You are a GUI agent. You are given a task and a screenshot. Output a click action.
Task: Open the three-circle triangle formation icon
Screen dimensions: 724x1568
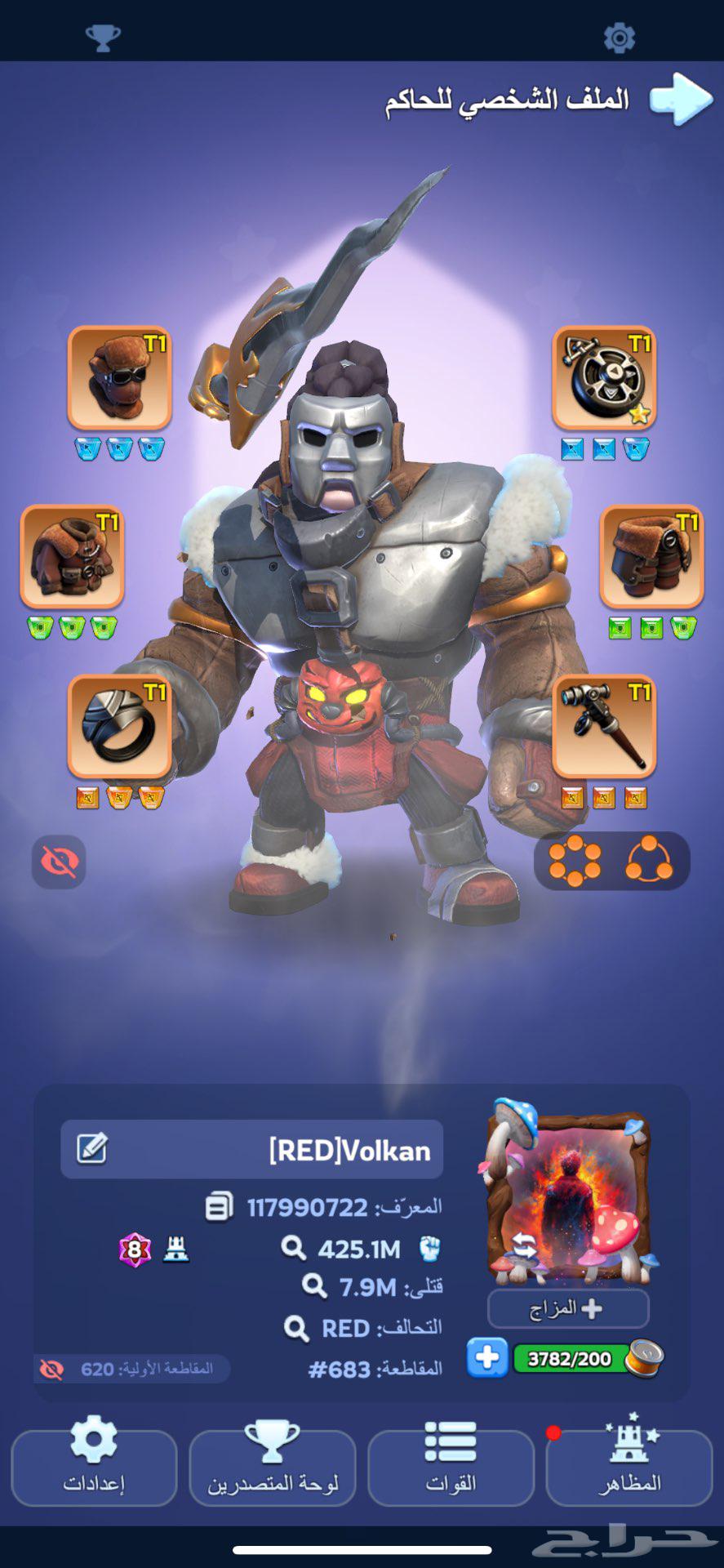coord(649,860)
